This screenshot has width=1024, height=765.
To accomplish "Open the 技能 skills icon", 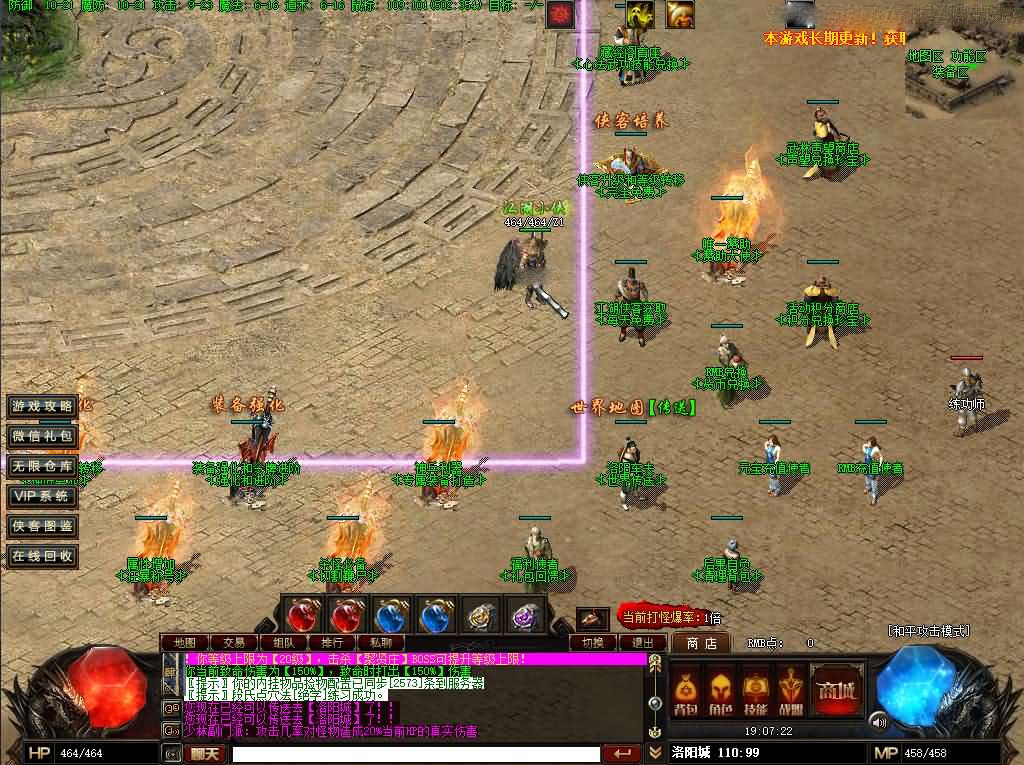I will pos(755,692).
